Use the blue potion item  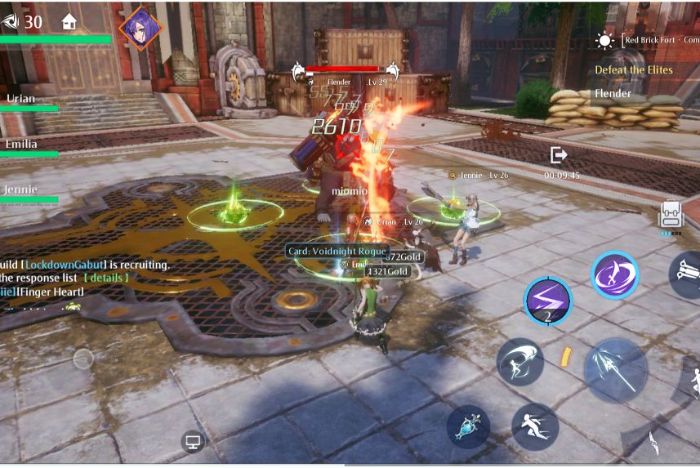[468, 426]
